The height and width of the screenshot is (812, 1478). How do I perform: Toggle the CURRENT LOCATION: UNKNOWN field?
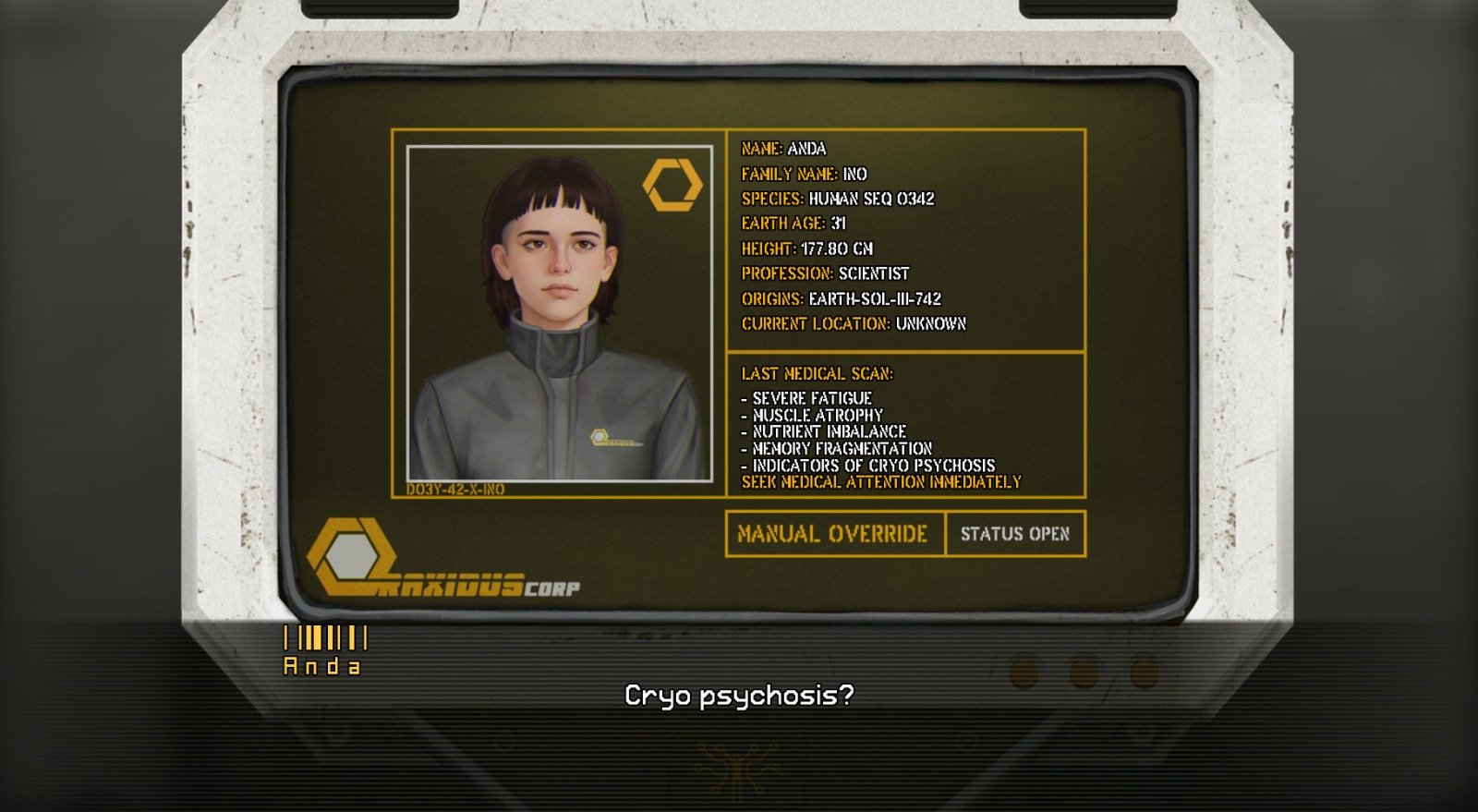(x=853, y=324)
